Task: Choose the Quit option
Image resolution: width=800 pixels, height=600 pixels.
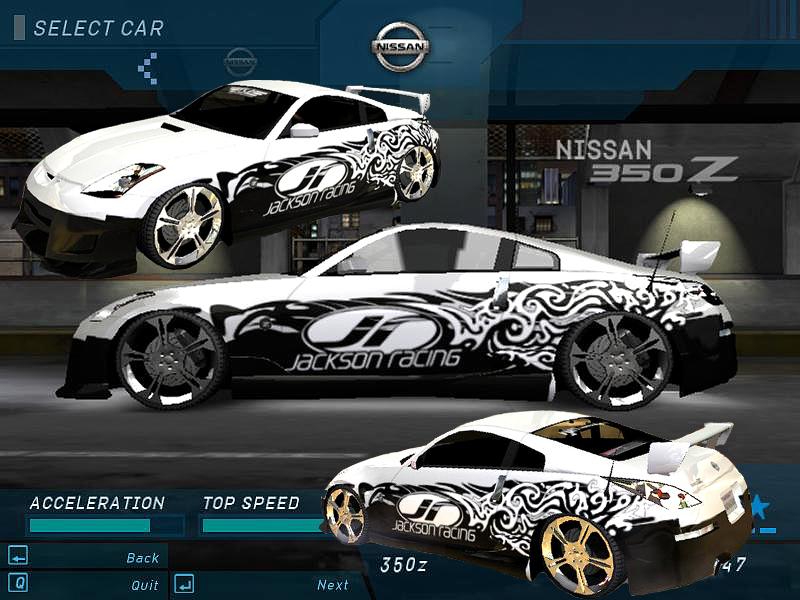Action: (144, 585)
